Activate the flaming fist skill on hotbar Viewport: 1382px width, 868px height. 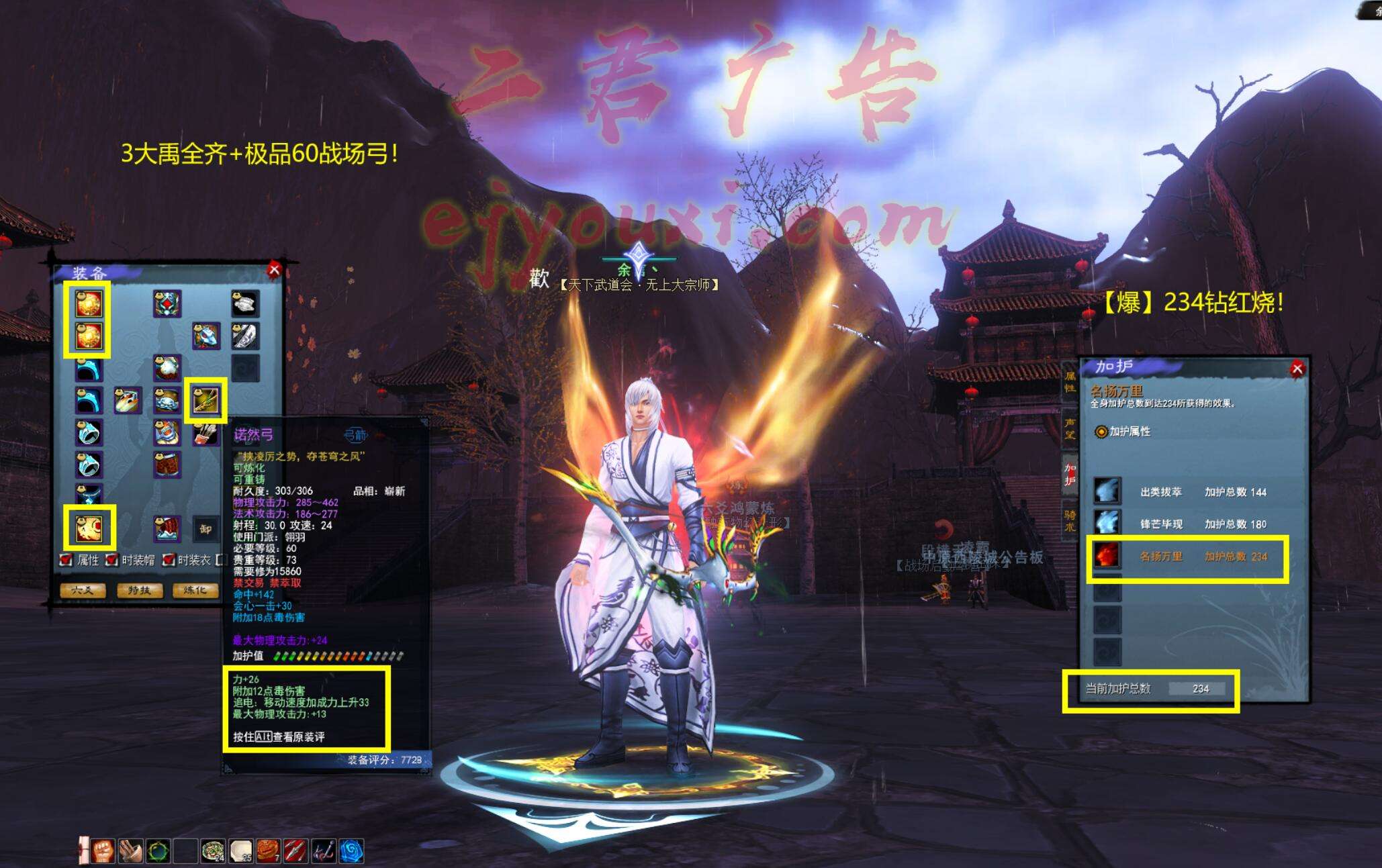pos(103,851)
